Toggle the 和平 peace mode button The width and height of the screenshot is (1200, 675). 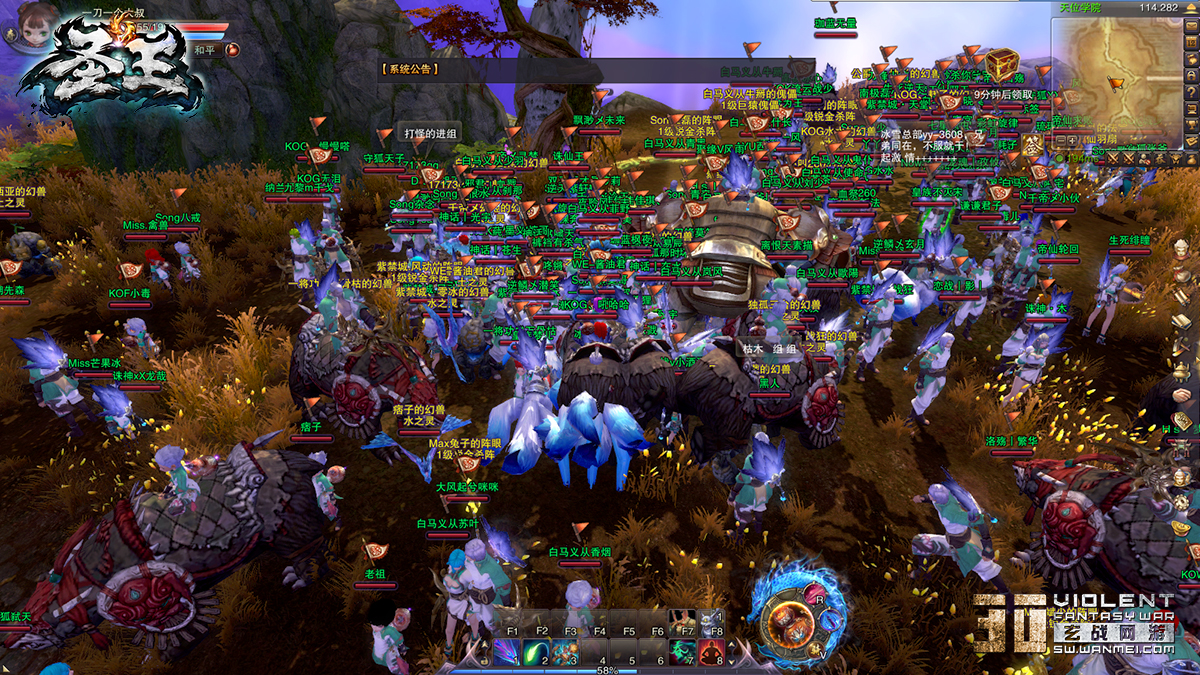[204, 49]
